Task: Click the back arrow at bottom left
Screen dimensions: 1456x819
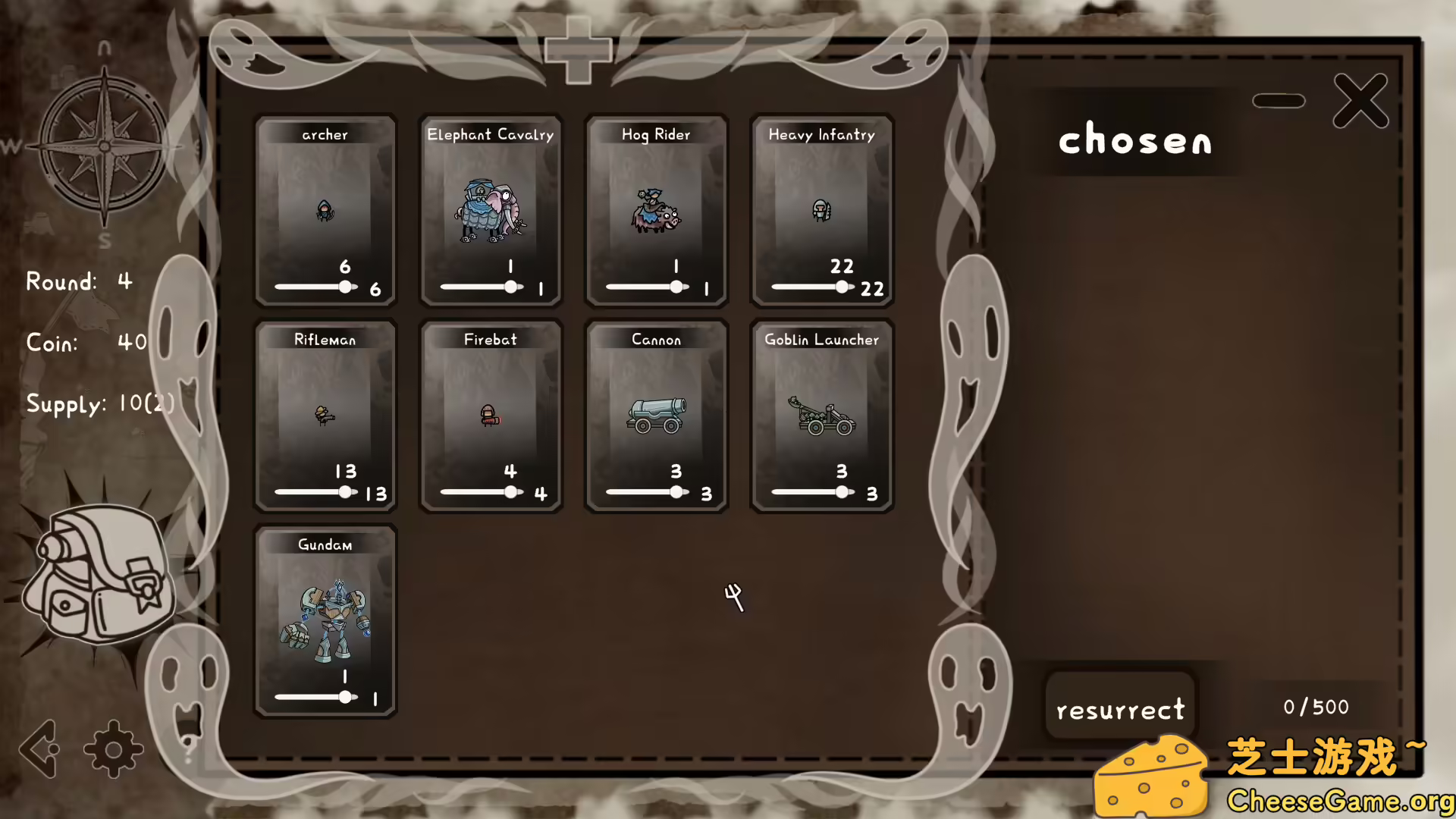Action: click(x=38, y=749)
